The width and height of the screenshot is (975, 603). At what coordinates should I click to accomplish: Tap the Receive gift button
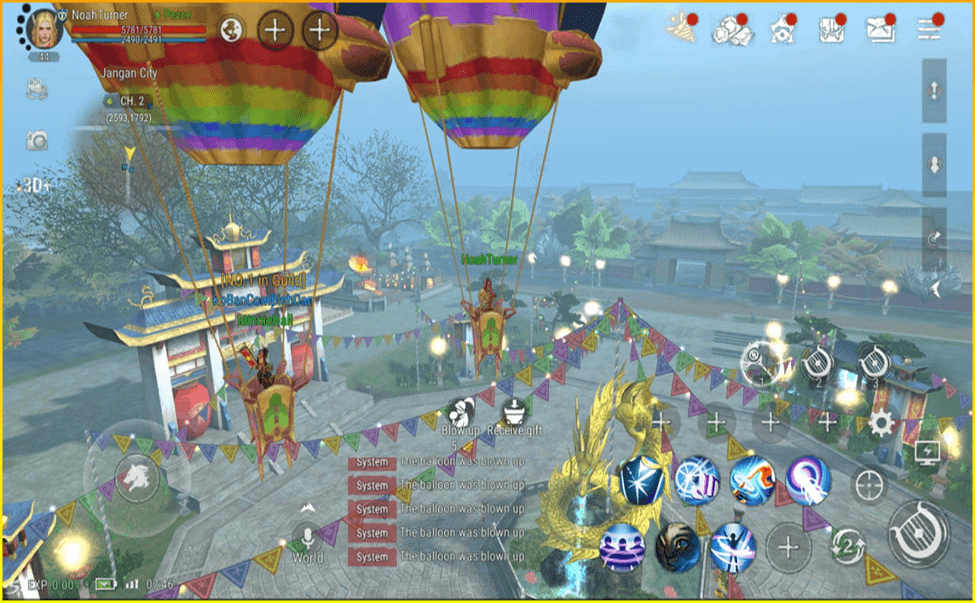pyautogui.click(x=513, y=413)
